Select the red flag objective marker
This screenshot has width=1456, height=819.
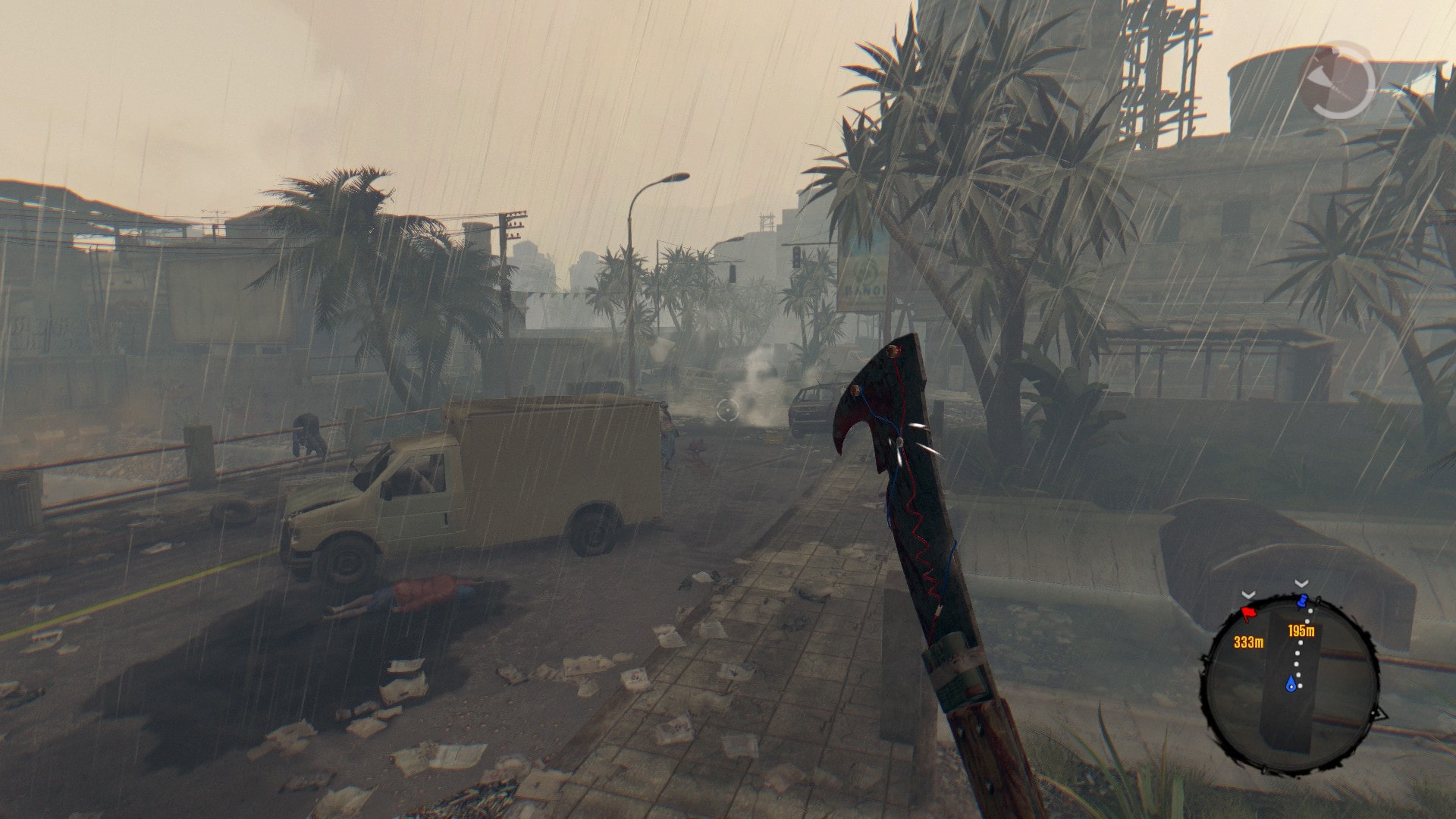click(x=1248, y=611)
